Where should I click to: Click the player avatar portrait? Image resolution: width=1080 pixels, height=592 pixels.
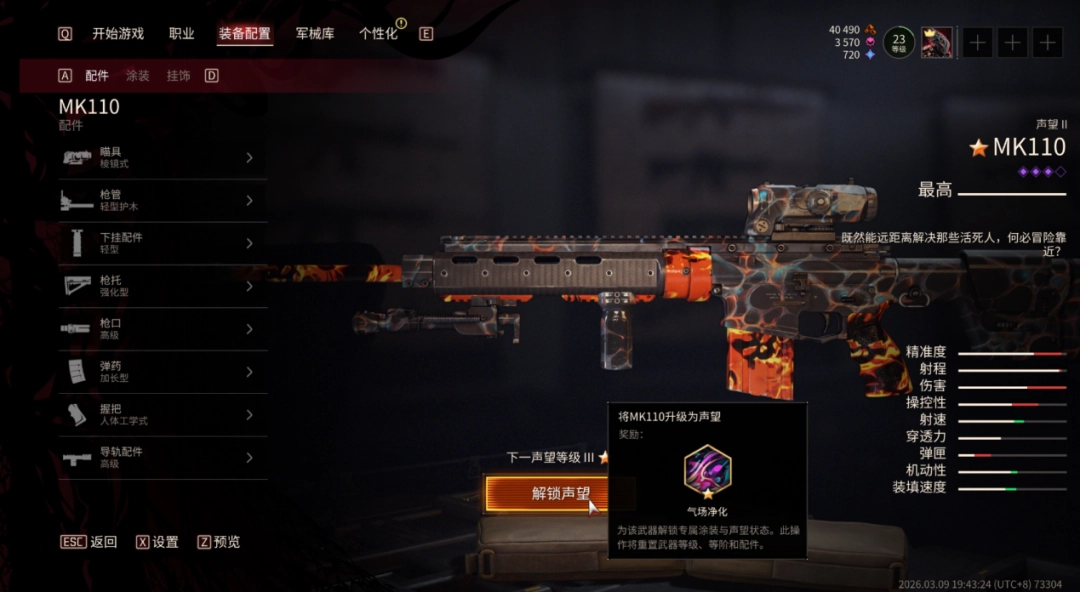pos(937,42)
